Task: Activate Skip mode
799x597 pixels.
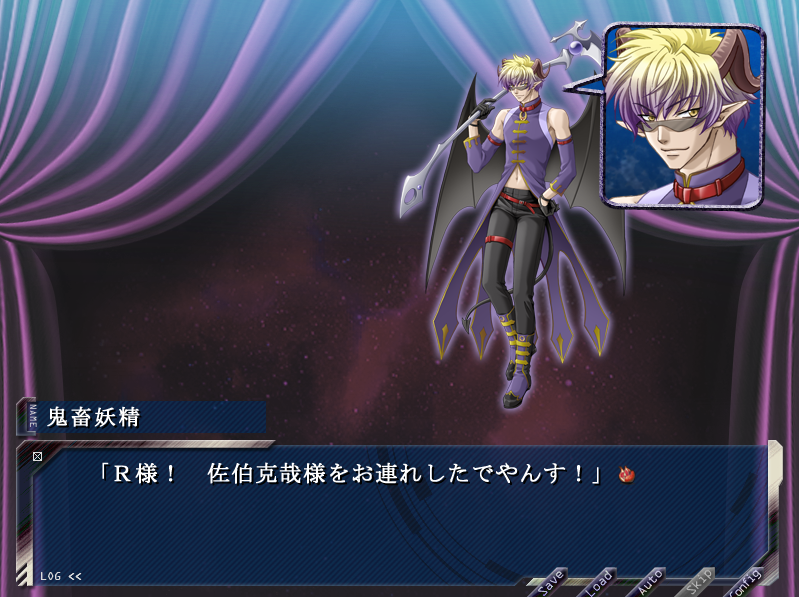Action: [x=700, y=580]
